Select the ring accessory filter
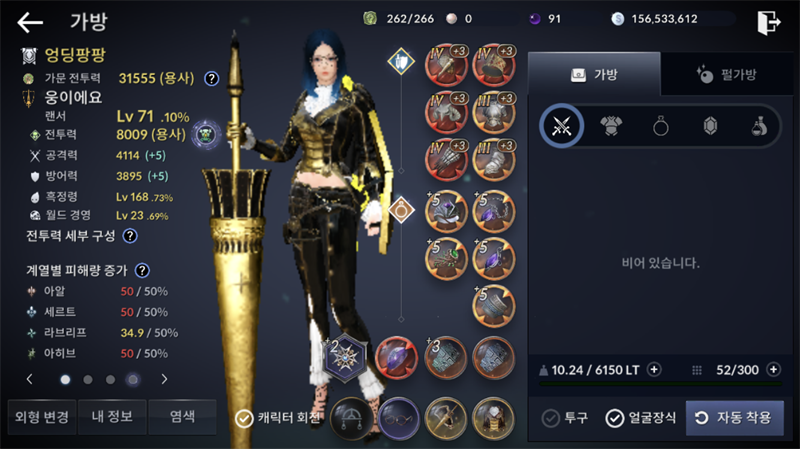 (661, 125)
